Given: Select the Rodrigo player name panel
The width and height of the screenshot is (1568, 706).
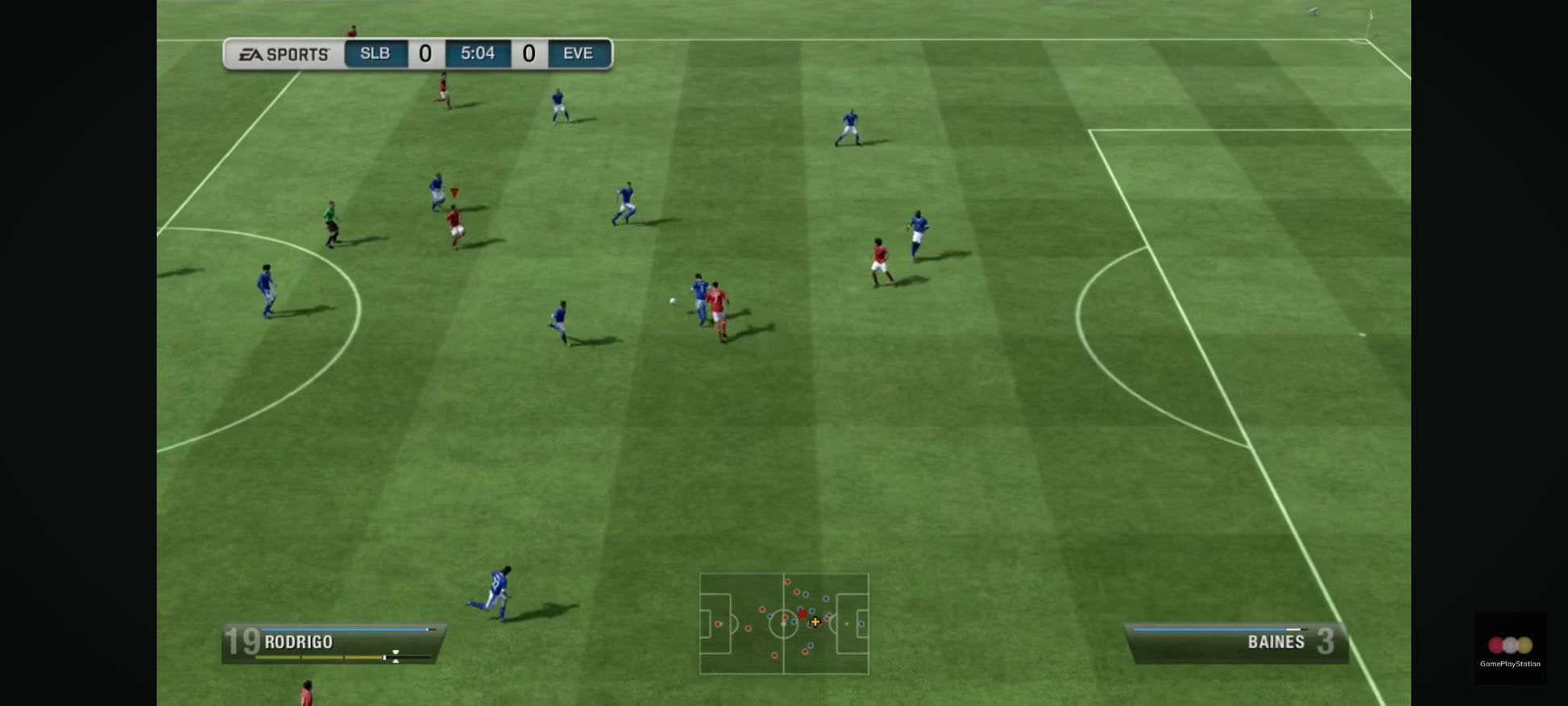Looking at the screenshot, I should pyautogui.click(x=333, y=643).
